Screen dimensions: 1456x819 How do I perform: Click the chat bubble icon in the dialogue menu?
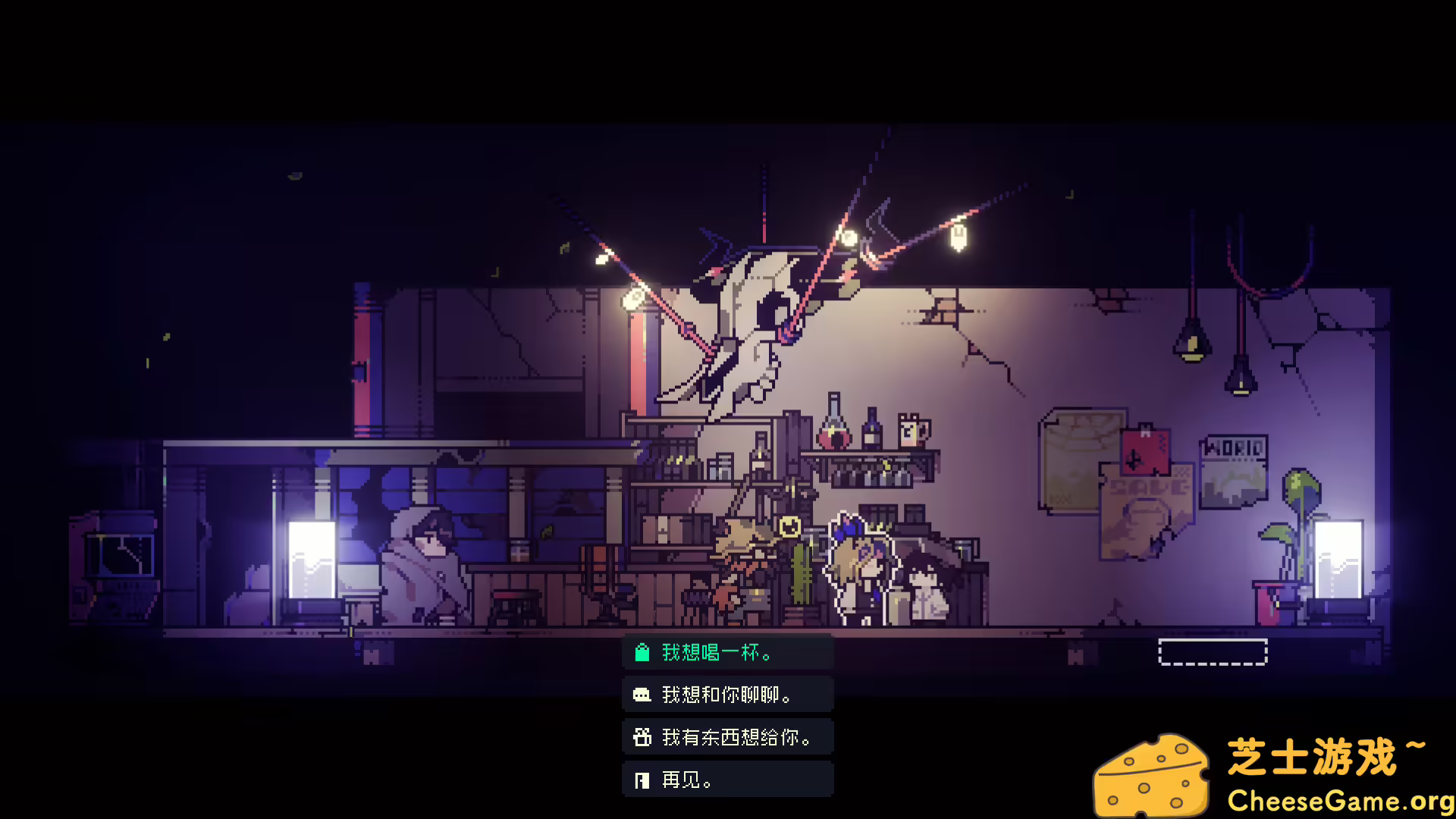(x=642, y=694)
